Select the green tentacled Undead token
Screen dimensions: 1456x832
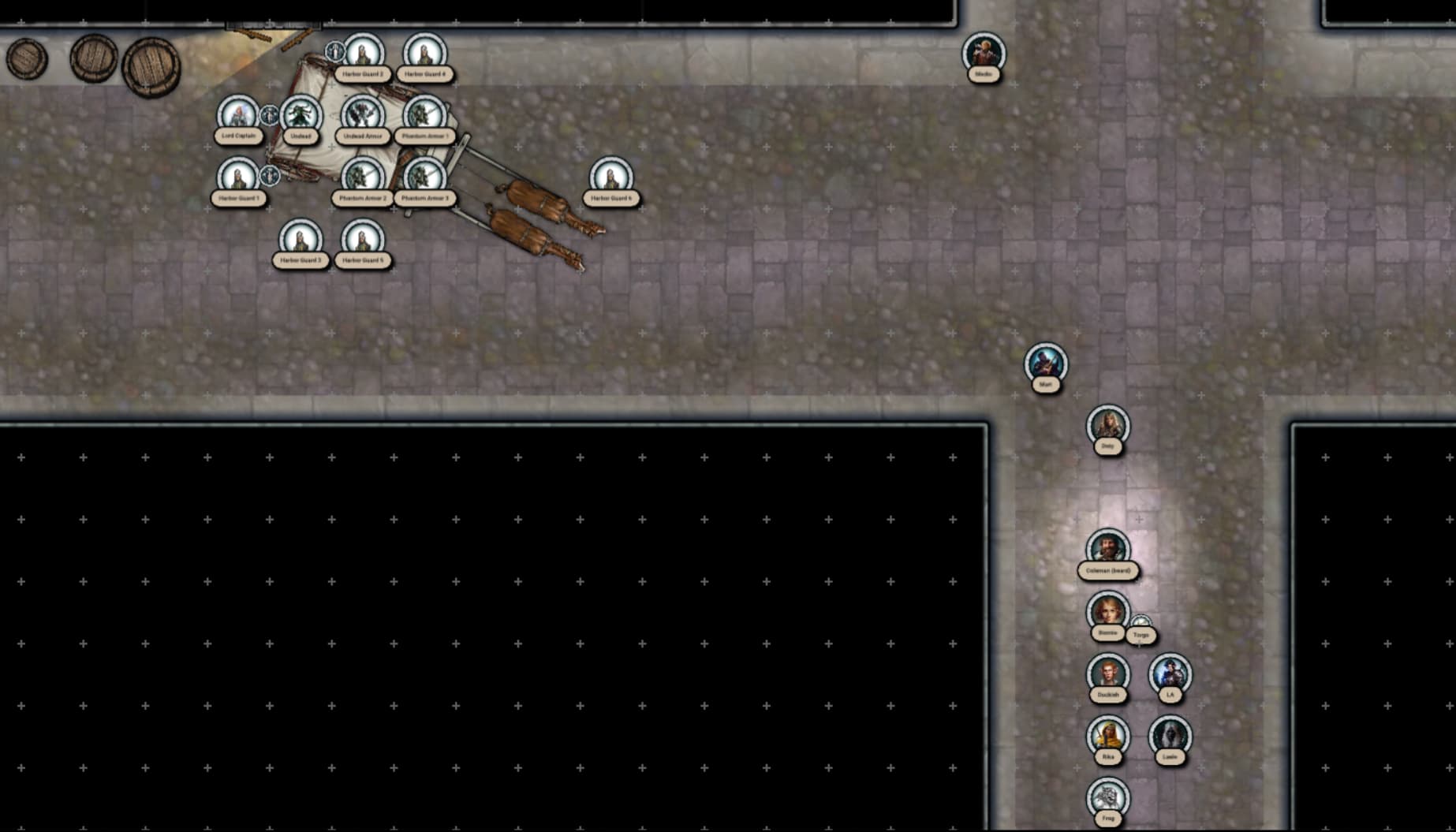301,115
